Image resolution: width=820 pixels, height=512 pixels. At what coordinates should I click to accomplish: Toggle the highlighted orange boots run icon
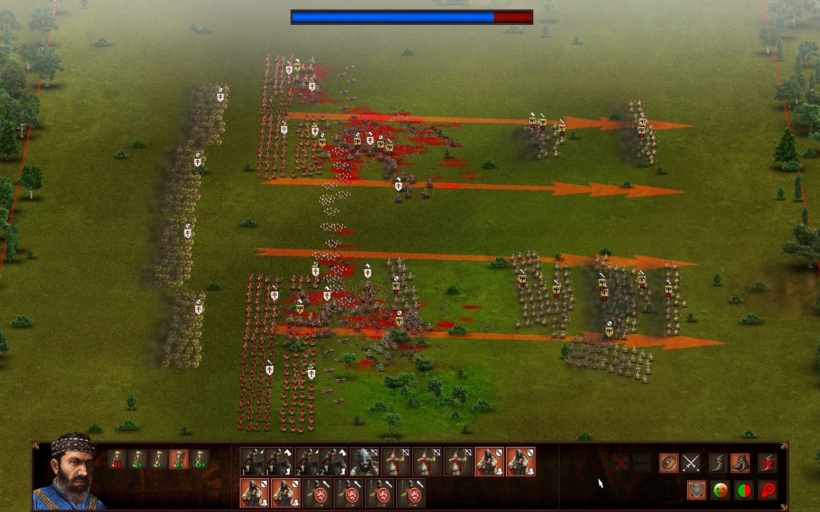(740, 463)
